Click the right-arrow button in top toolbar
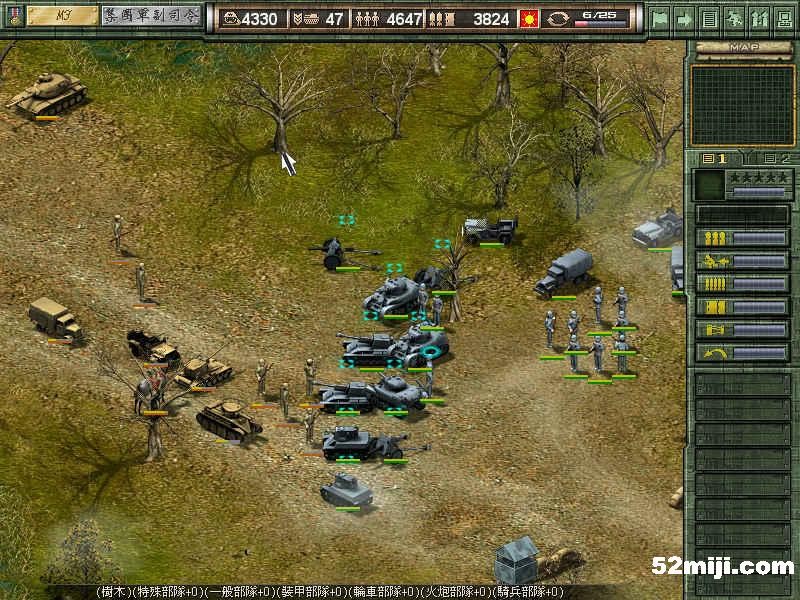The width and height of the screenshot is (800, 600). [685, 18]
